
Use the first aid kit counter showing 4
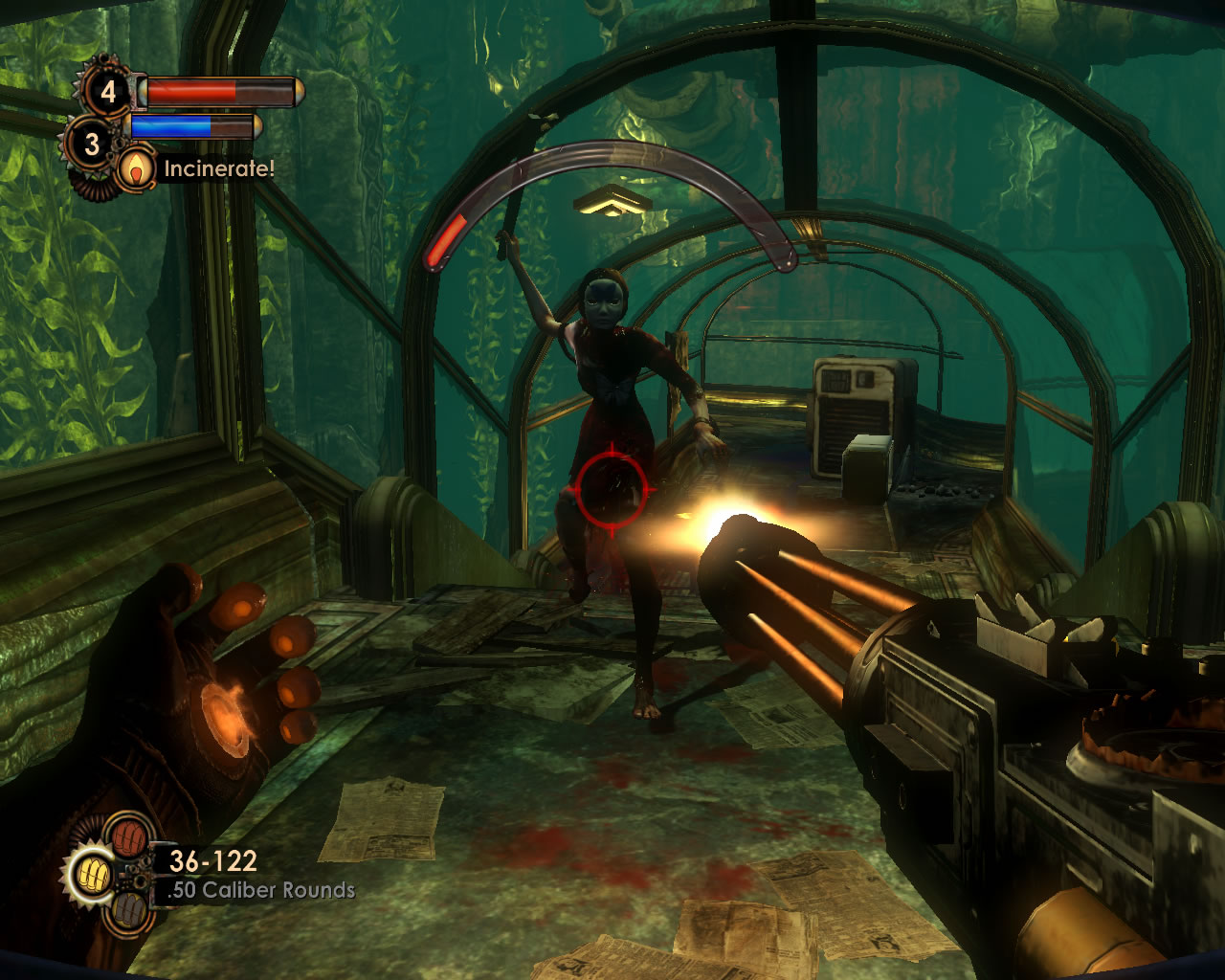[108, 92]
